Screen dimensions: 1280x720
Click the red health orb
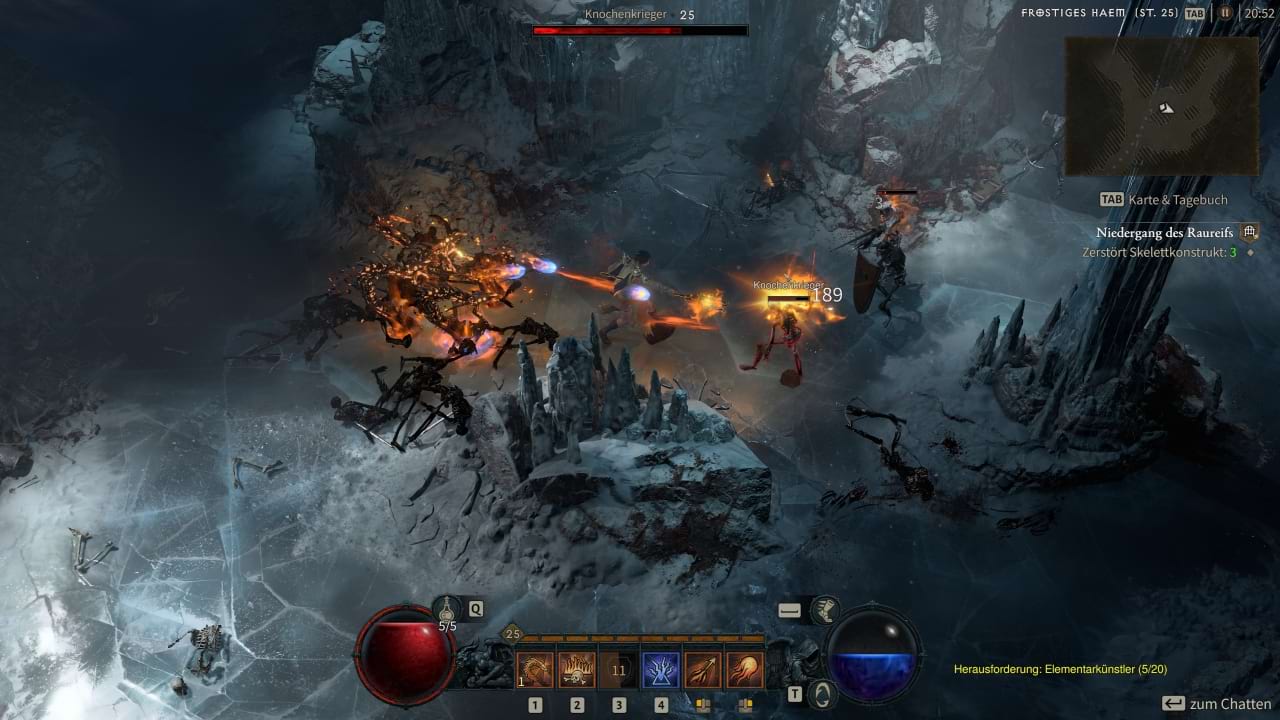[x=404, y=657]
